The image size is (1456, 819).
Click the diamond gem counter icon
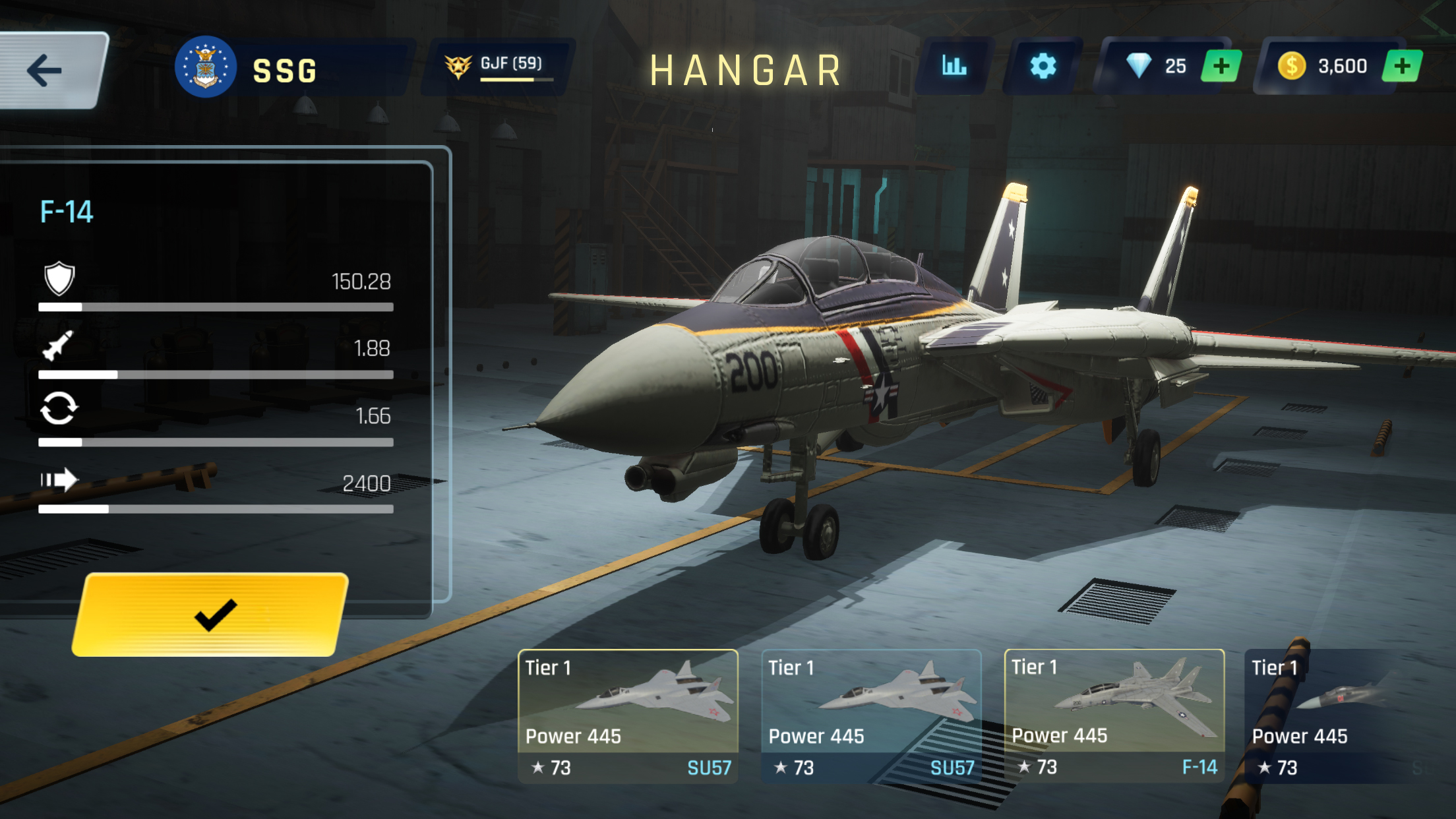(x=1141, y=65)
